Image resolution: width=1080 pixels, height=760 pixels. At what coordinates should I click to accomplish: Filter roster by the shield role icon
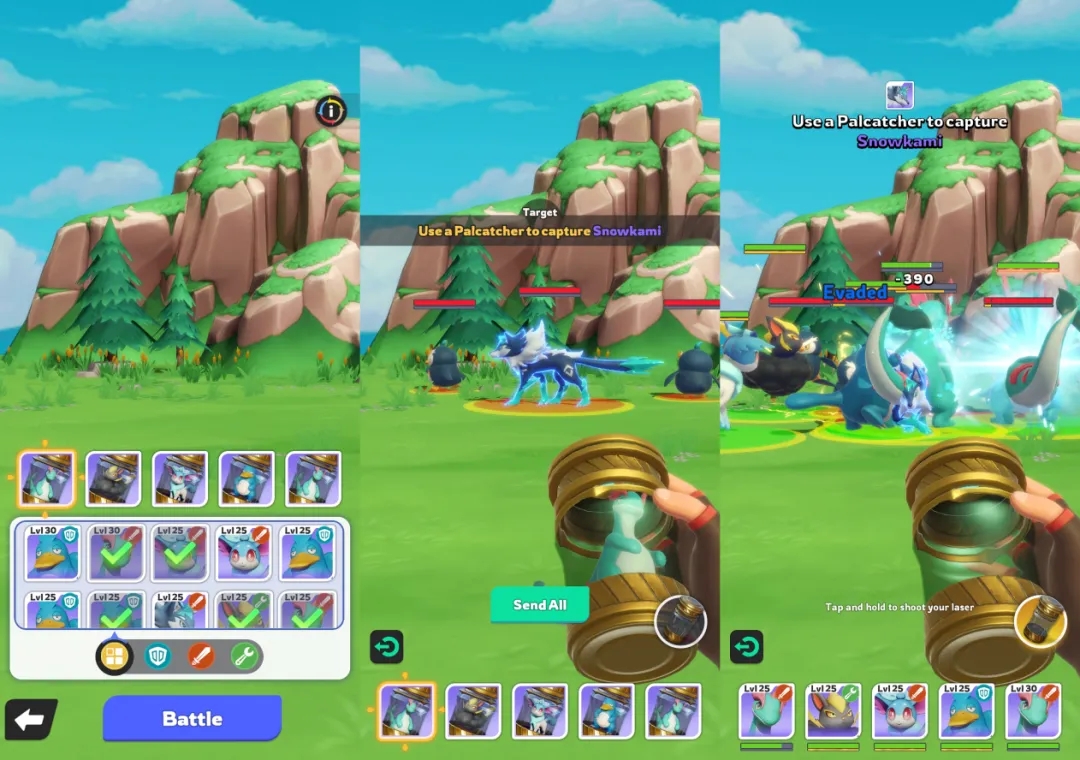(158, 656)
